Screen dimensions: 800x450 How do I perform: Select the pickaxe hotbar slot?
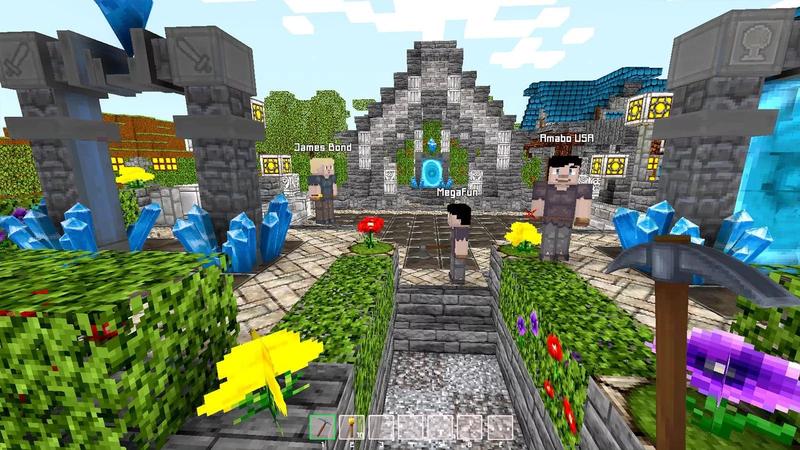click(x=324, y=428)
